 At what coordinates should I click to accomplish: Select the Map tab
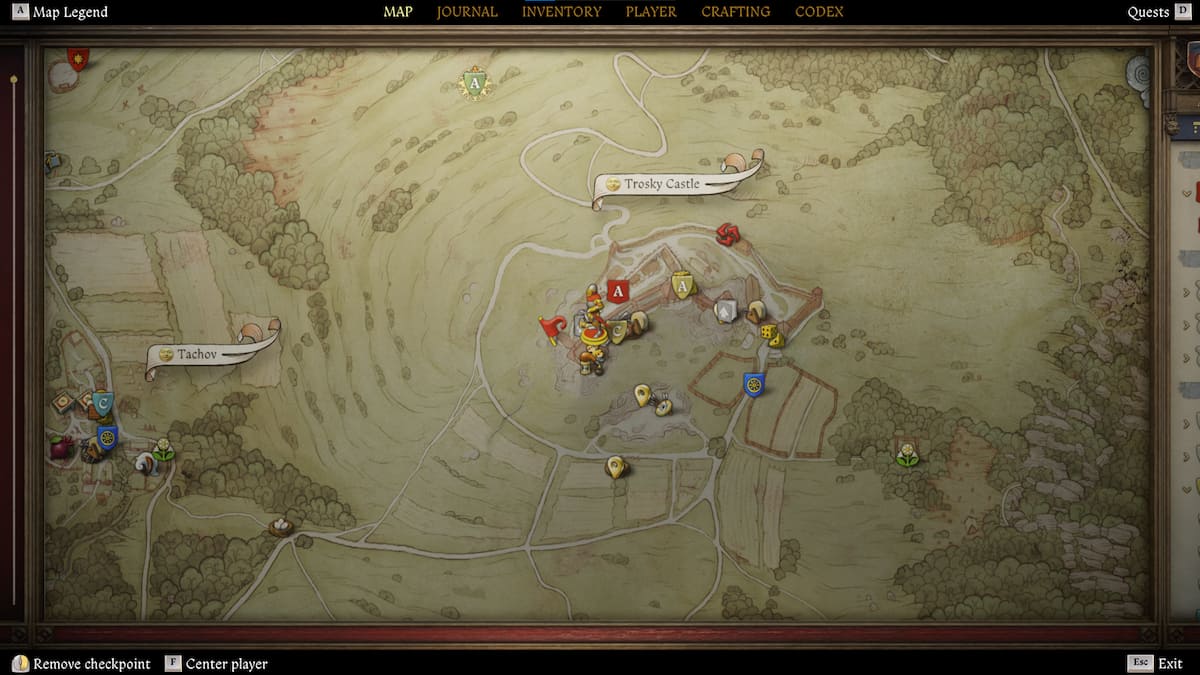click(398, 12)
